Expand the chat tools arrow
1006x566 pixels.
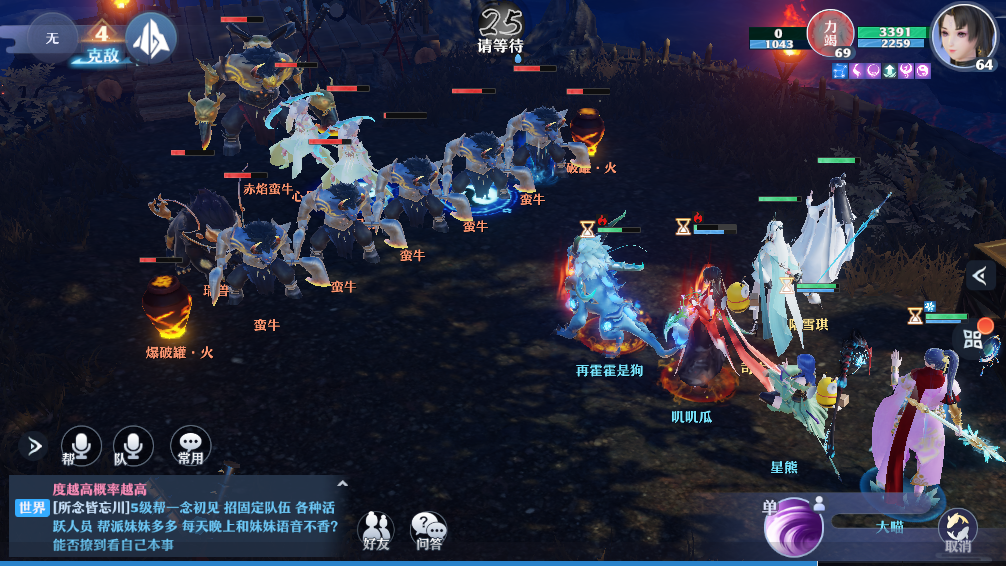(33, 445)
